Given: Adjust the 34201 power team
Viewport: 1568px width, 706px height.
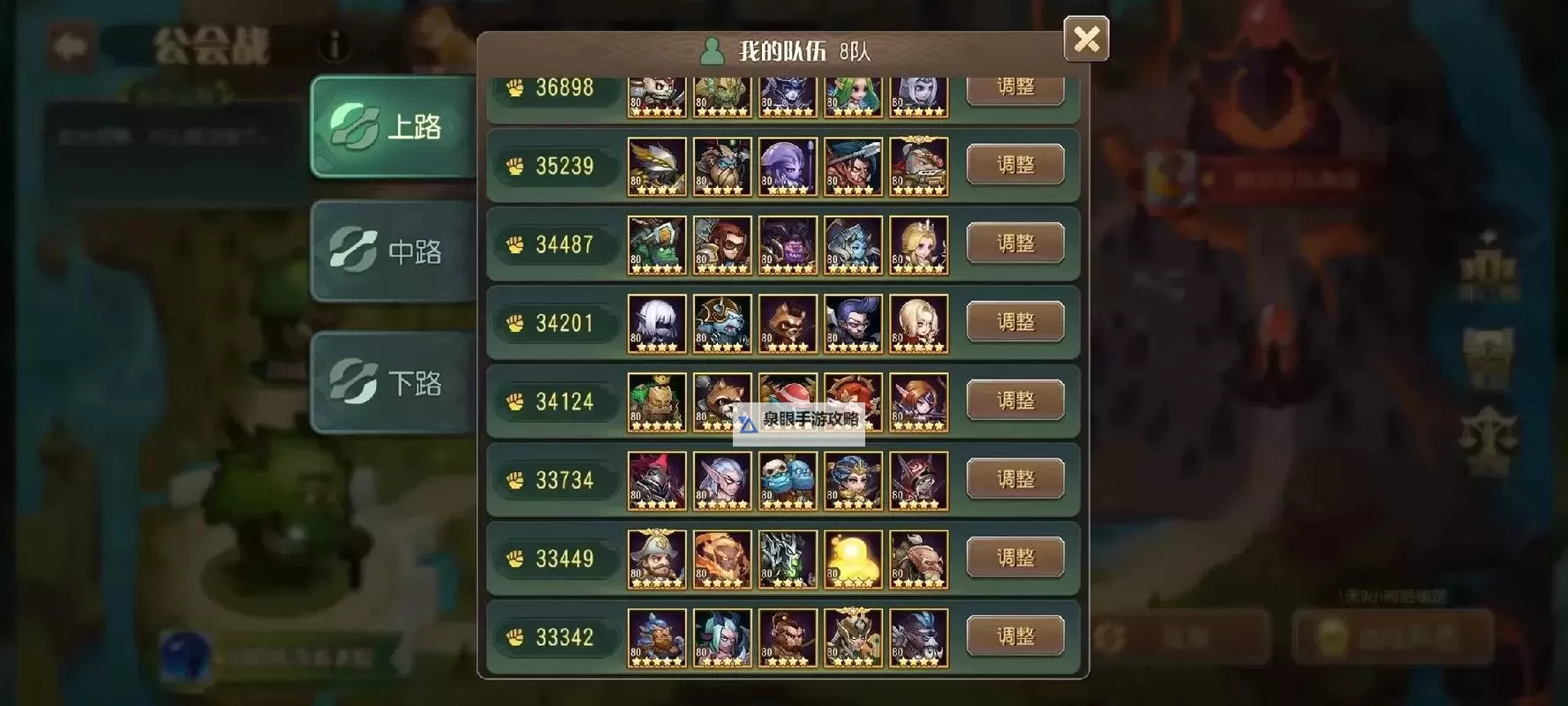Looking at the screenshot, I should [x=1014, y=322].
